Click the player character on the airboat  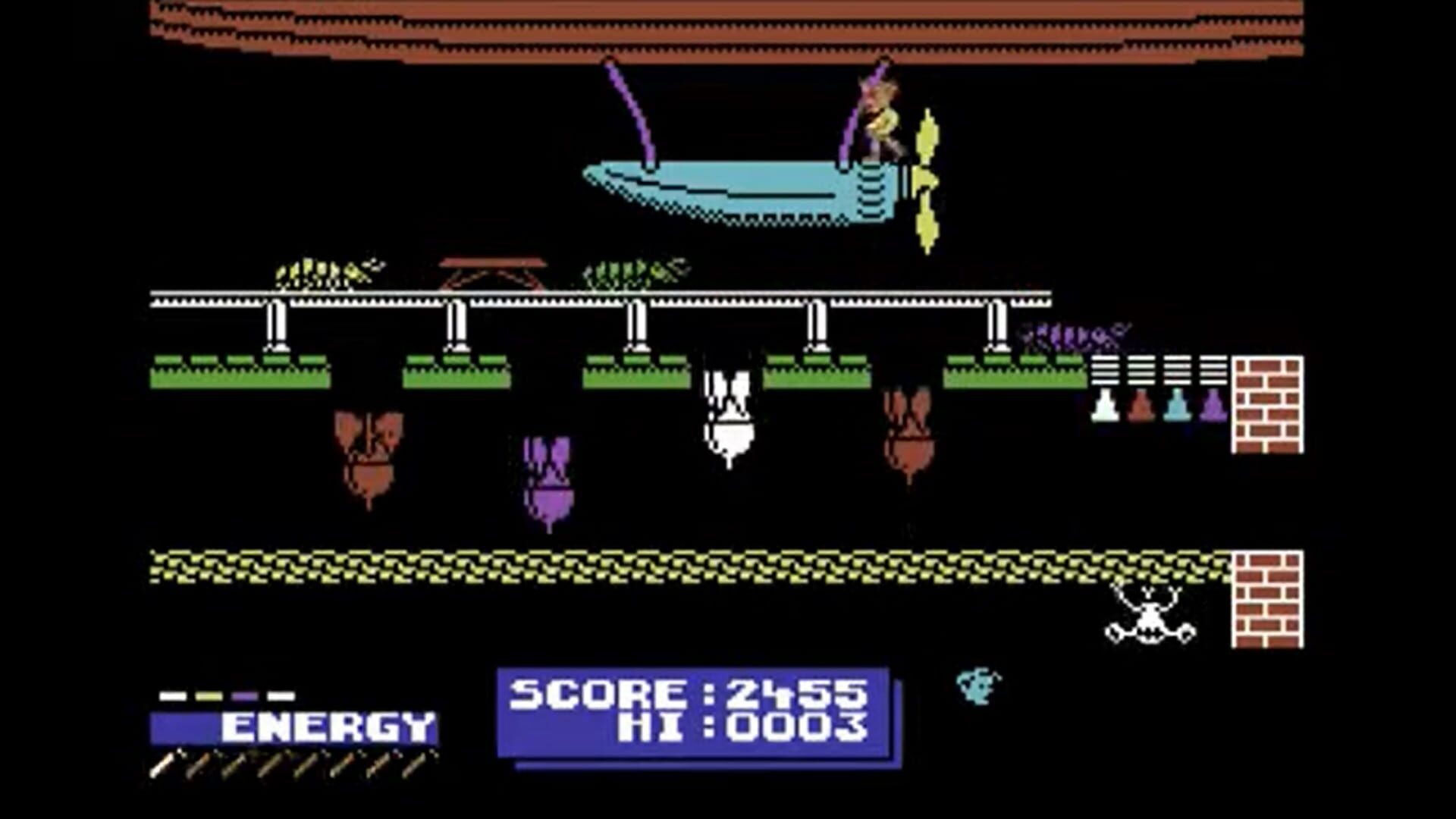883,118
